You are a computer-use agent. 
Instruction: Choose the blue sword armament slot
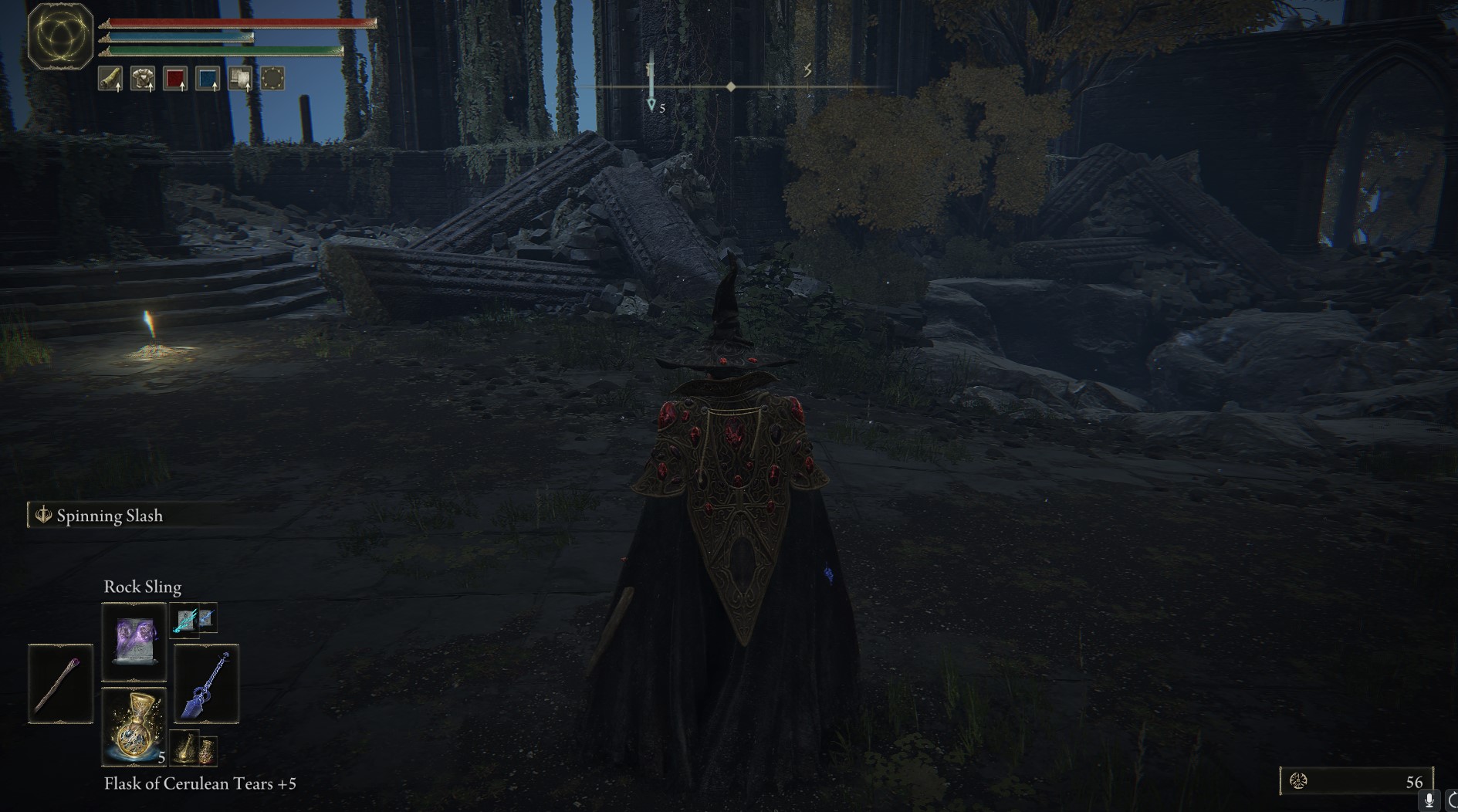[206, 684]
